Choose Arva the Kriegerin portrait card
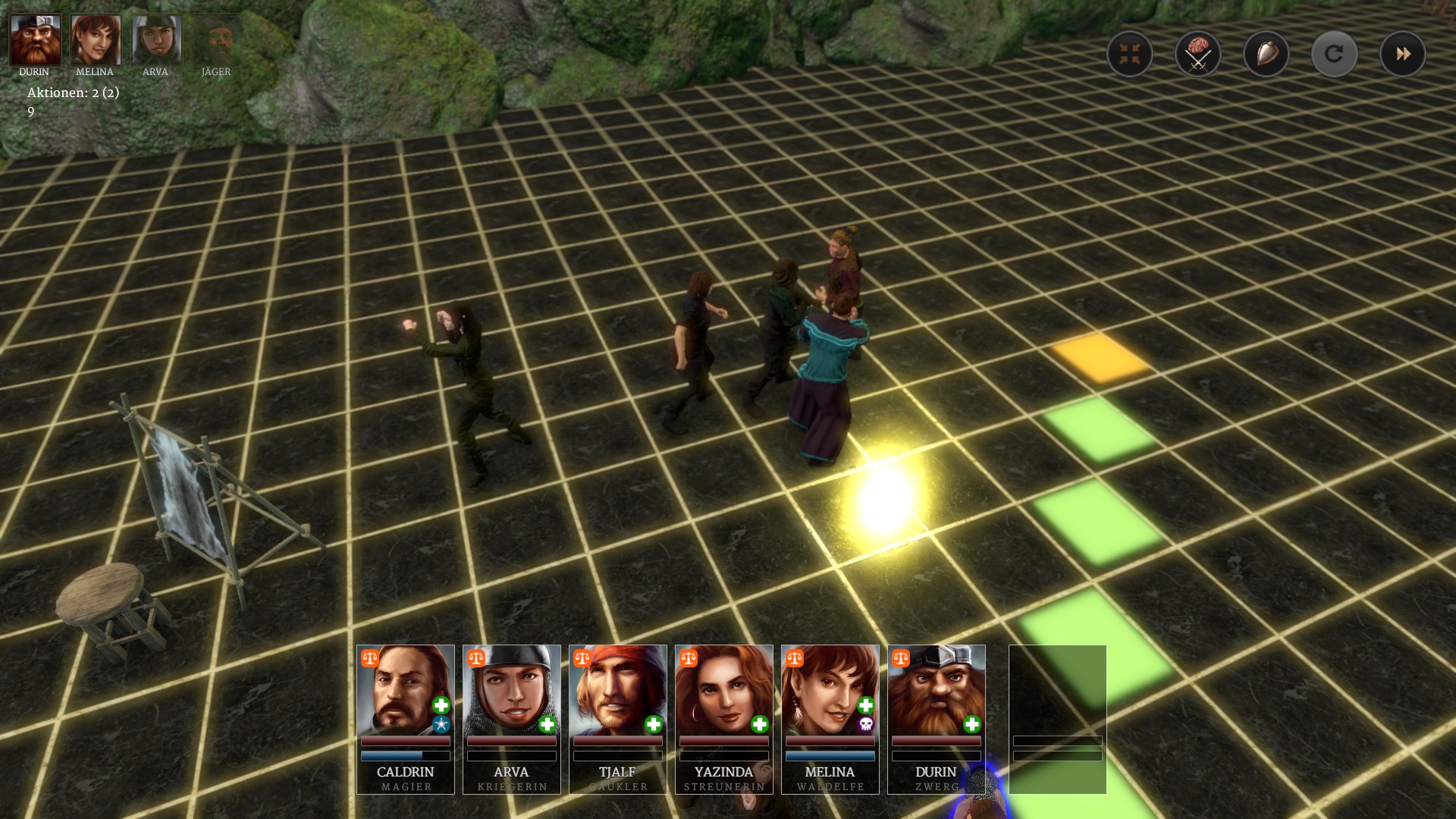This screenshot has height=819, width=1456. pyautogui.click(x=511, y=717)
